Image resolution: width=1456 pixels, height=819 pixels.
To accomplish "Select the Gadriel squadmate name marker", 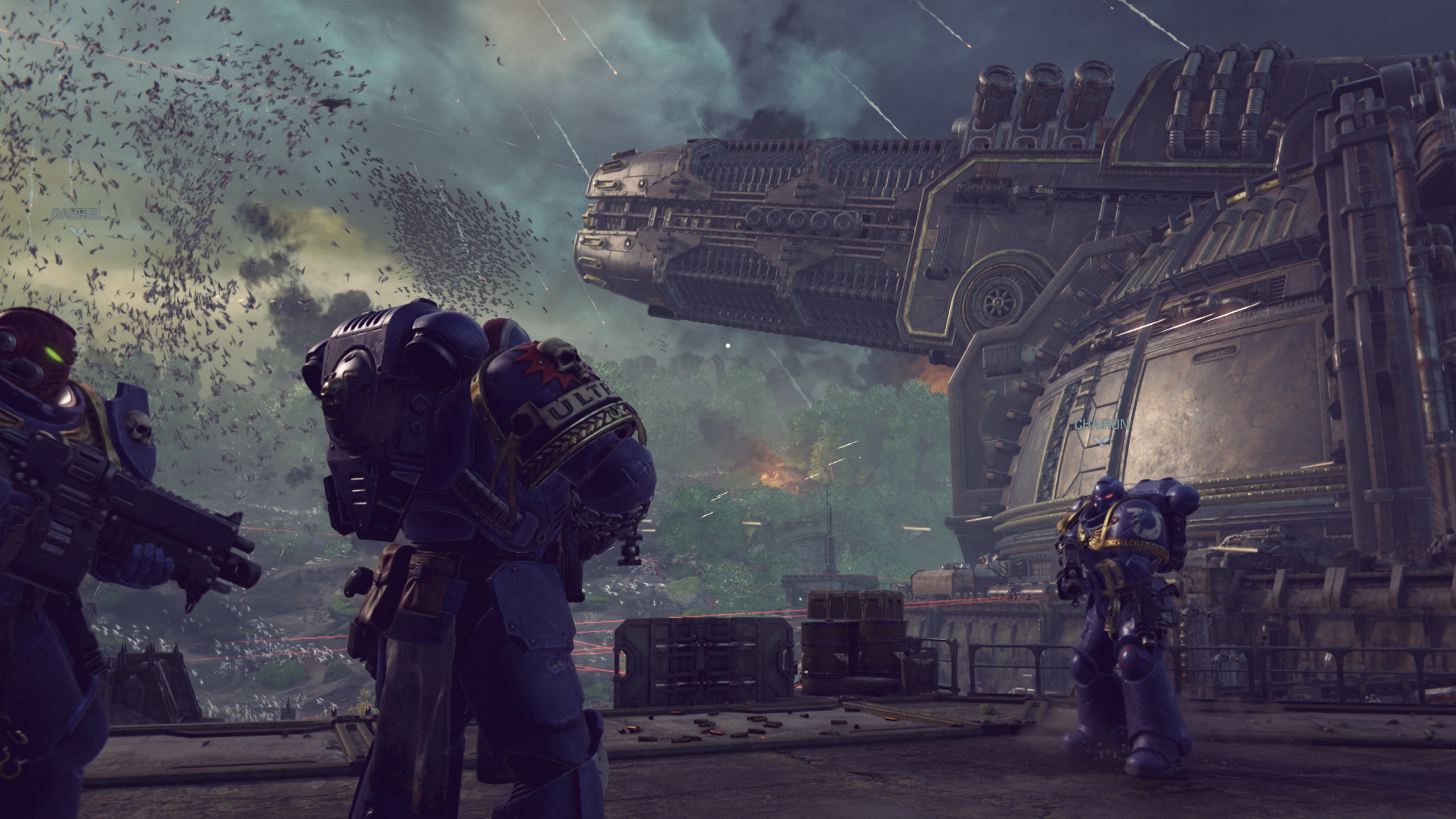I will 77,214.
